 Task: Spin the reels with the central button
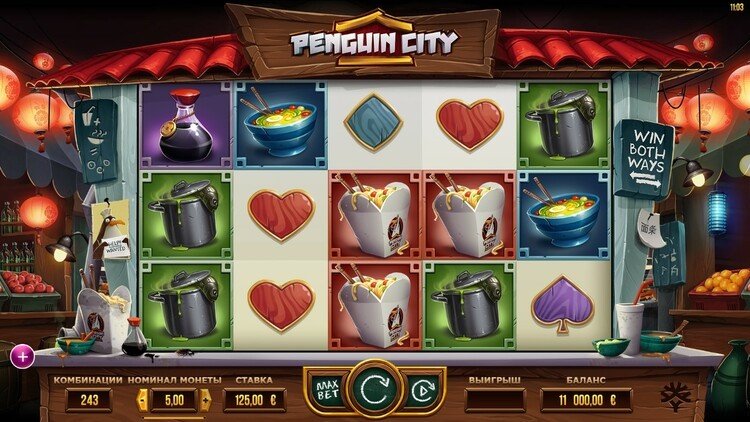pos(375,387)
